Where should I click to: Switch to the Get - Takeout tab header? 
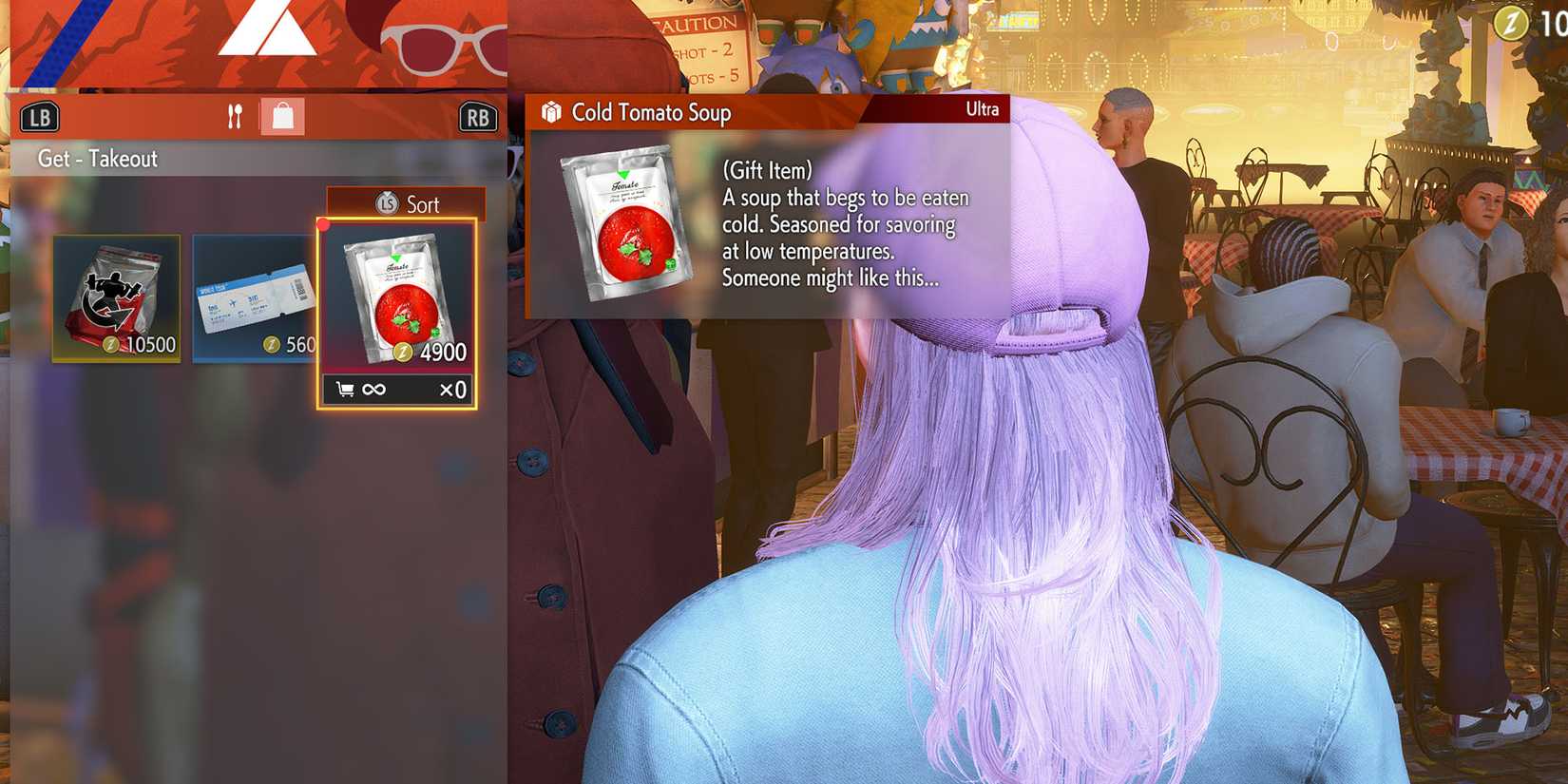coord(96,159)
